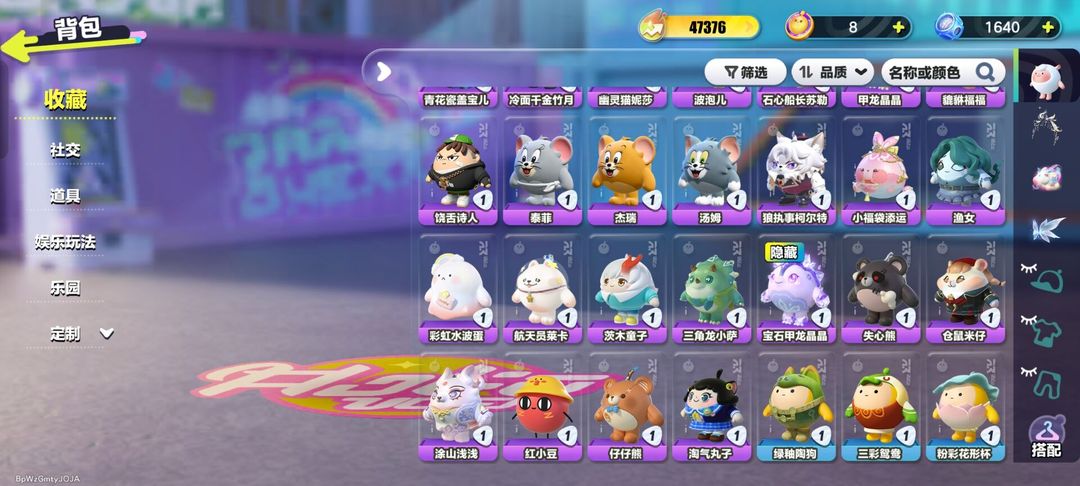This screenshot has width=1080, height=486.
Task: Select the 乐园 category
Action: (x=65, y=288)
